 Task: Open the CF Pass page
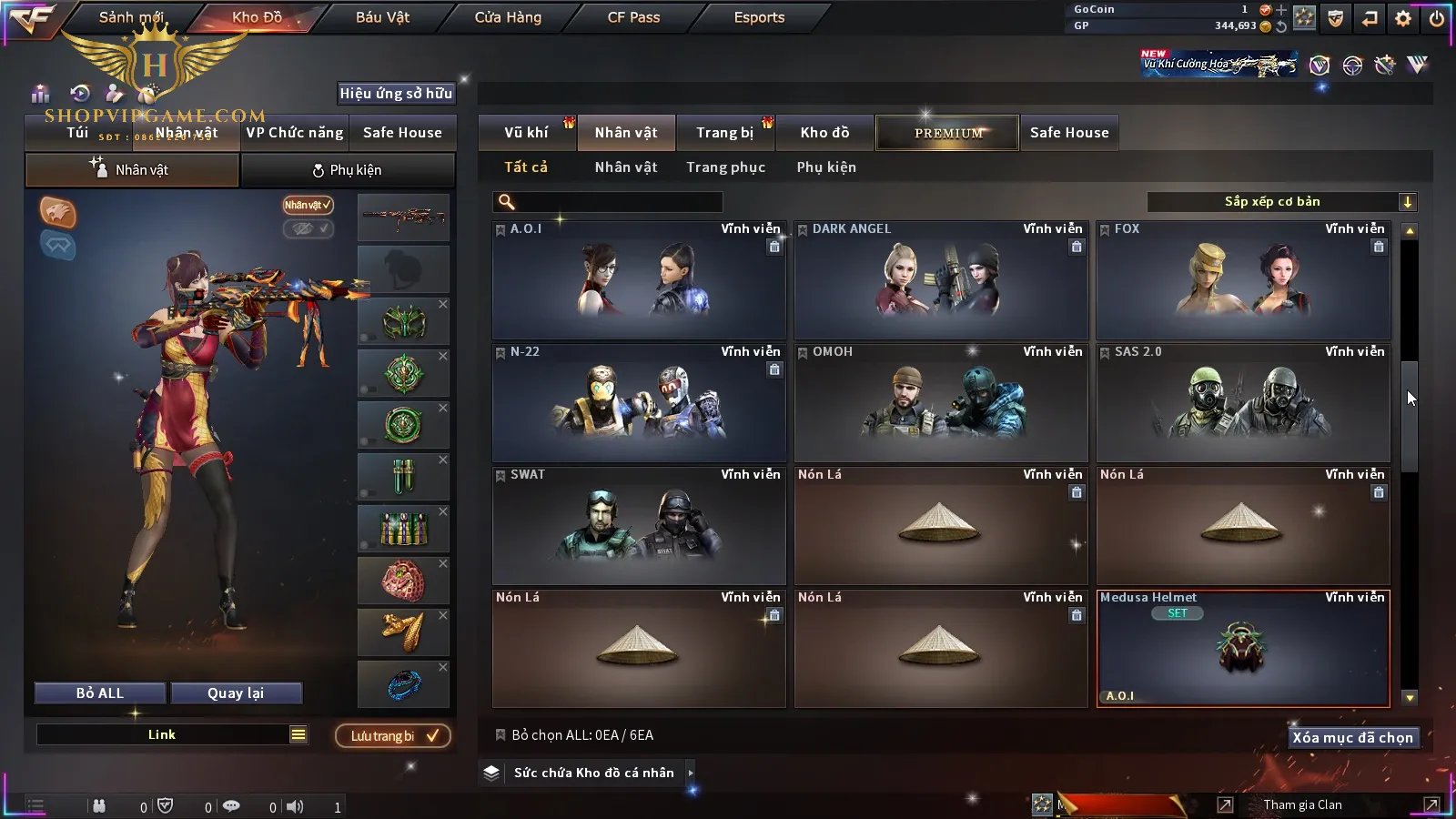pos(633,17)
